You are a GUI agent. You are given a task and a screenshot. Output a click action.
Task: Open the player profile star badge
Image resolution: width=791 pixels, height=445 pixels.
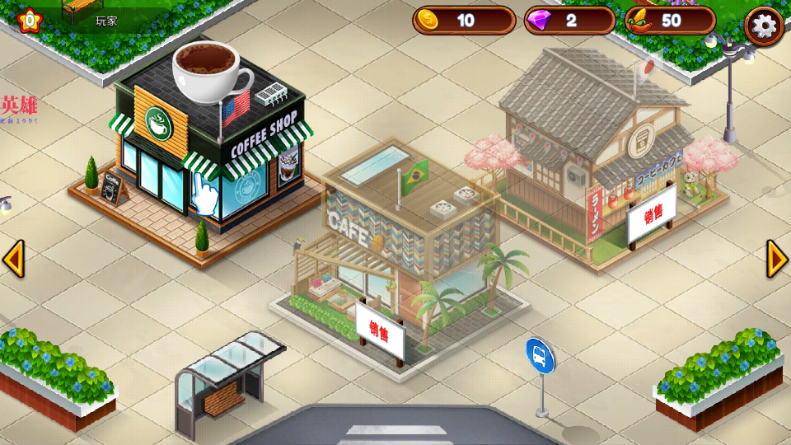point(29,19)
